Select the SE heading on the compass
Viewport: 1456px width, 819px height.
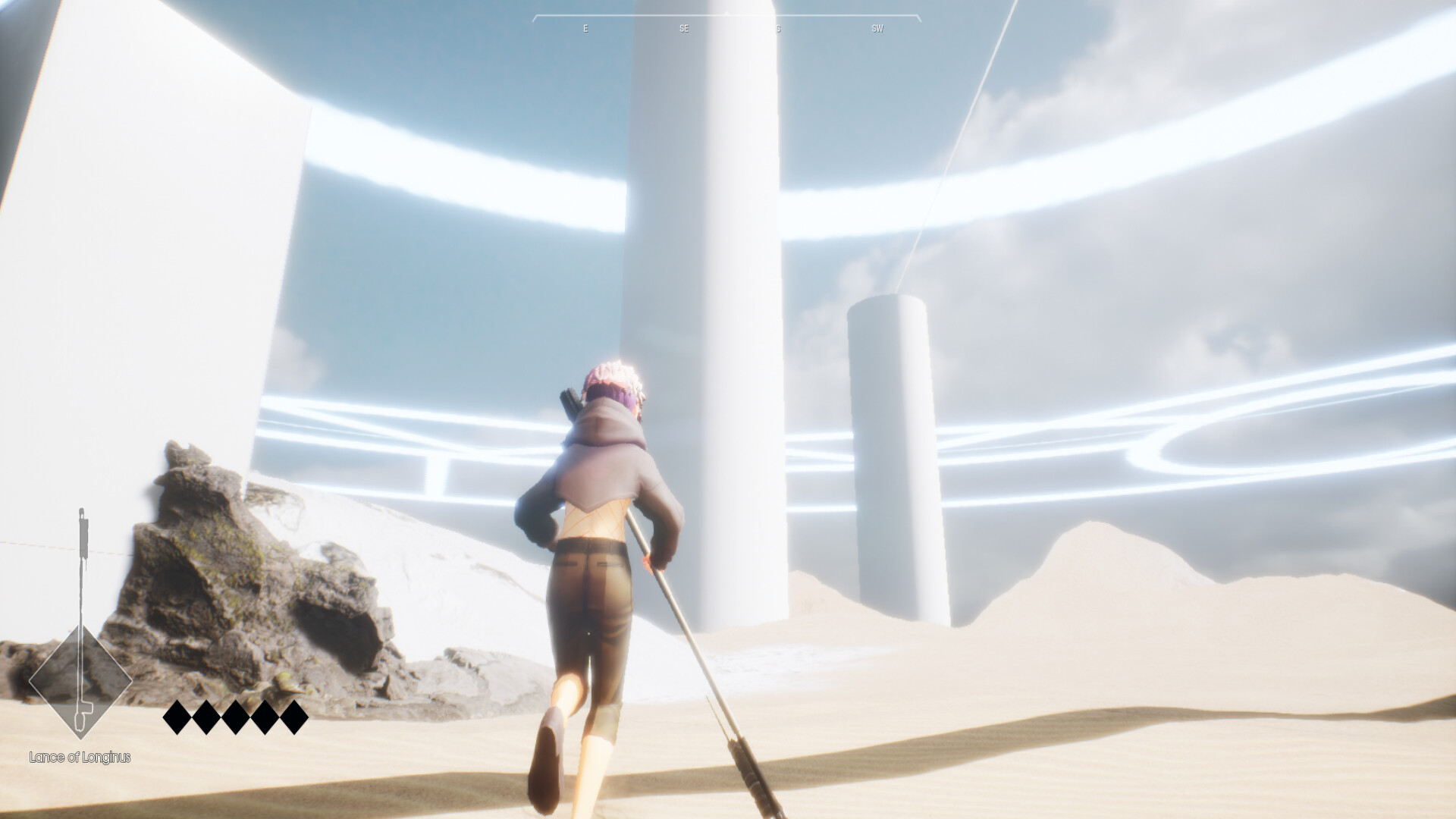(684, 28)
